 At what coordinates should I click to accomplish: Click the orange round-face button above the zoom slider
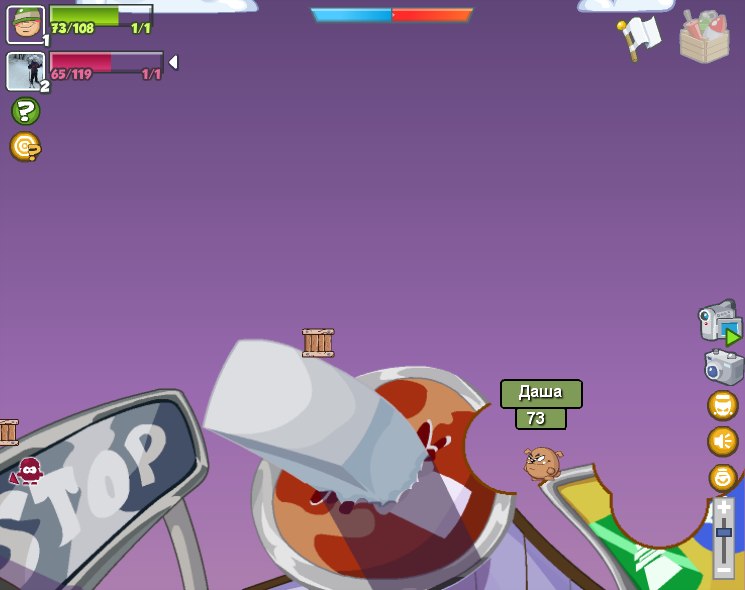coord(722,477)
